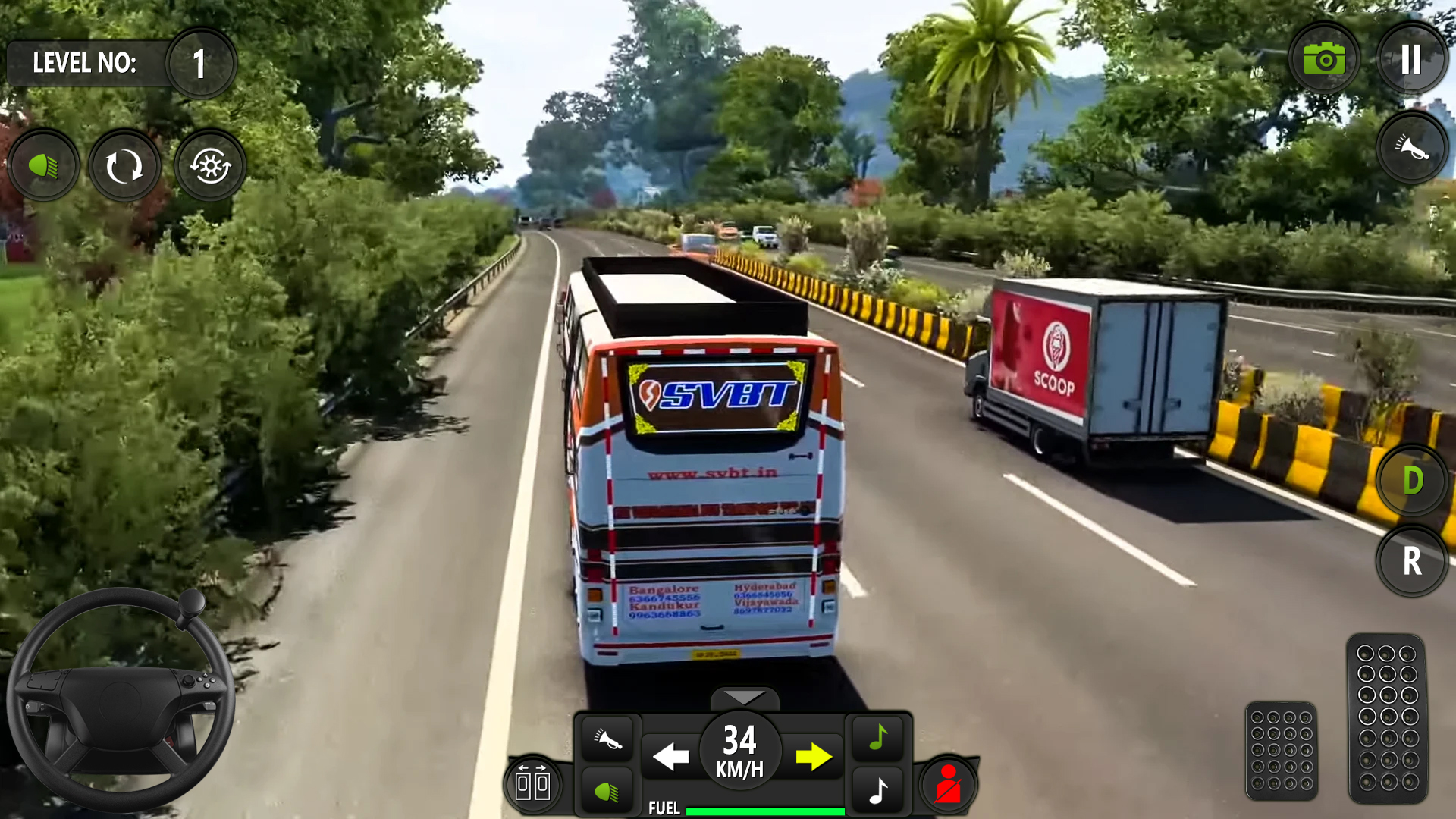Select the level number 1 badge

pos(199,63)
